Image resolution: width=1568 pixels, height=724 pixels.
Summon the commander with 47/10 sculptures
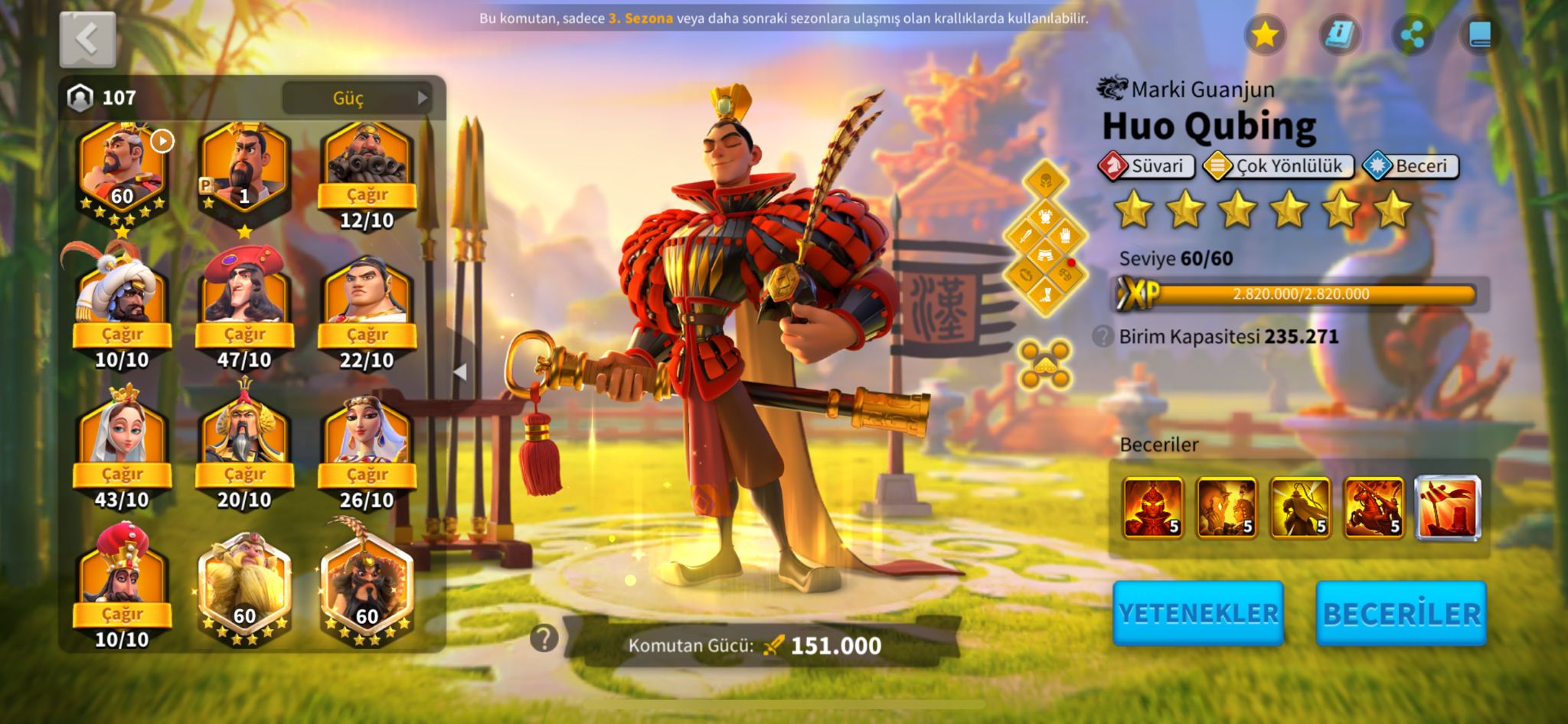[244, 334]
